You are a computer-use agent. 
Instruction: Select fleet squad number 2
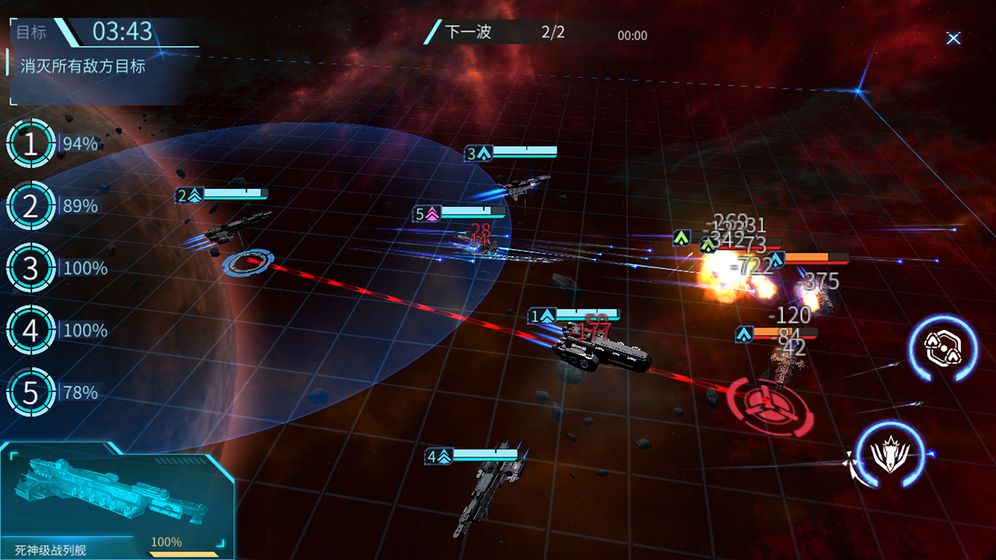coord(30,207)
